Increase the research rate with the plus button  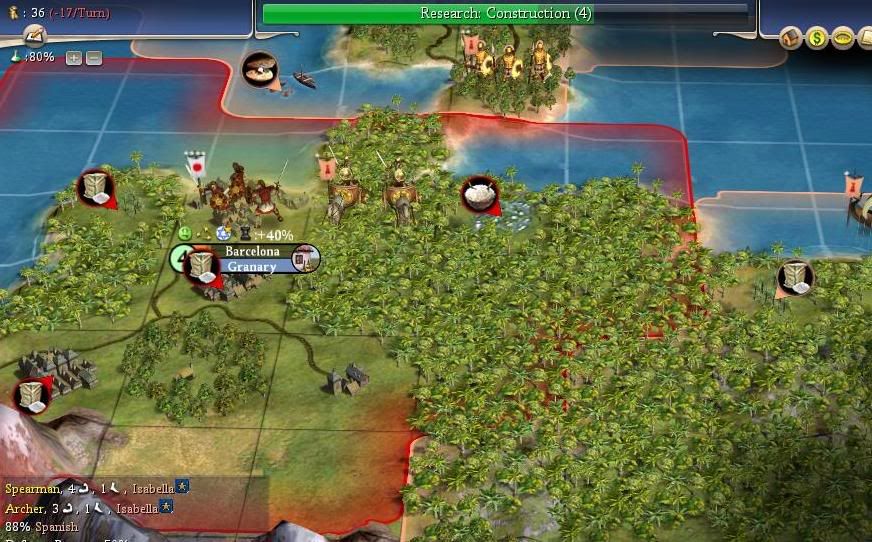click(x=74, y=58)
